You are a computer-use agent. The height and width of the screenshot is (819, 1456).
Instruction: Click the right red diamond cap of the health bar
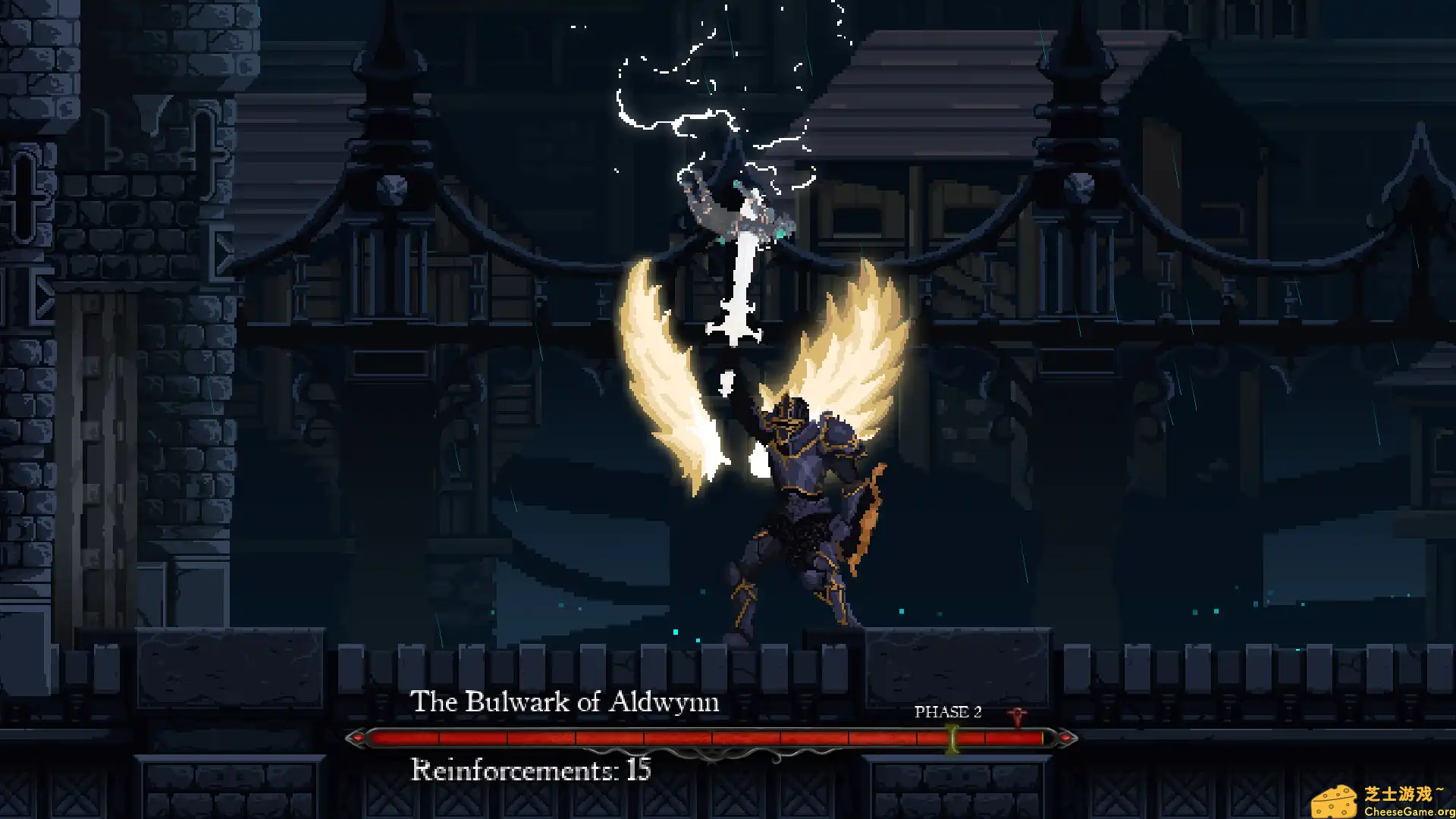pyautogui.click(x=1066, y=736)
